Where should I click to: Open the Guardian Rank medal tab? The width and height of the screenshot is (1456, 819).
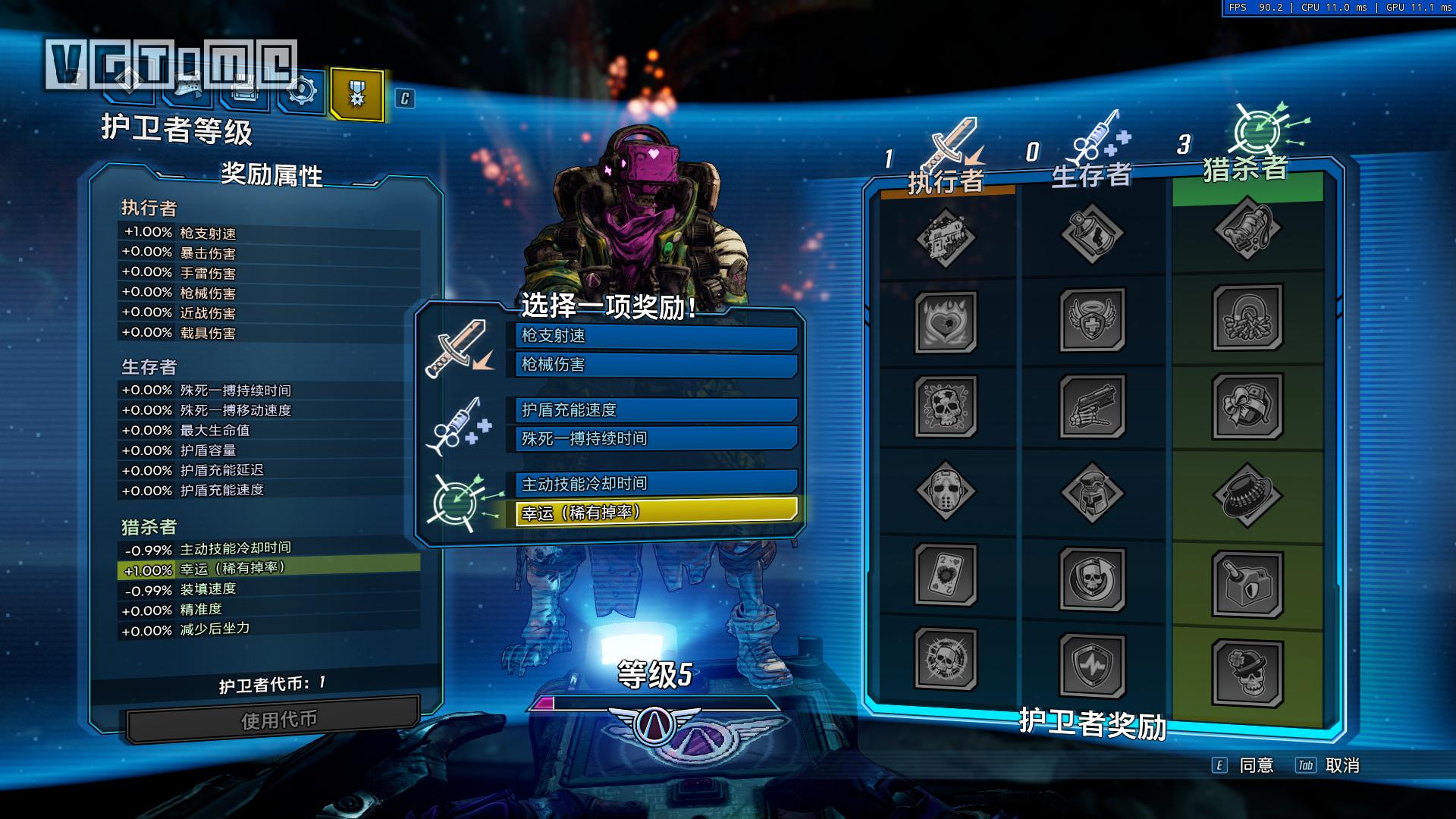356,95
